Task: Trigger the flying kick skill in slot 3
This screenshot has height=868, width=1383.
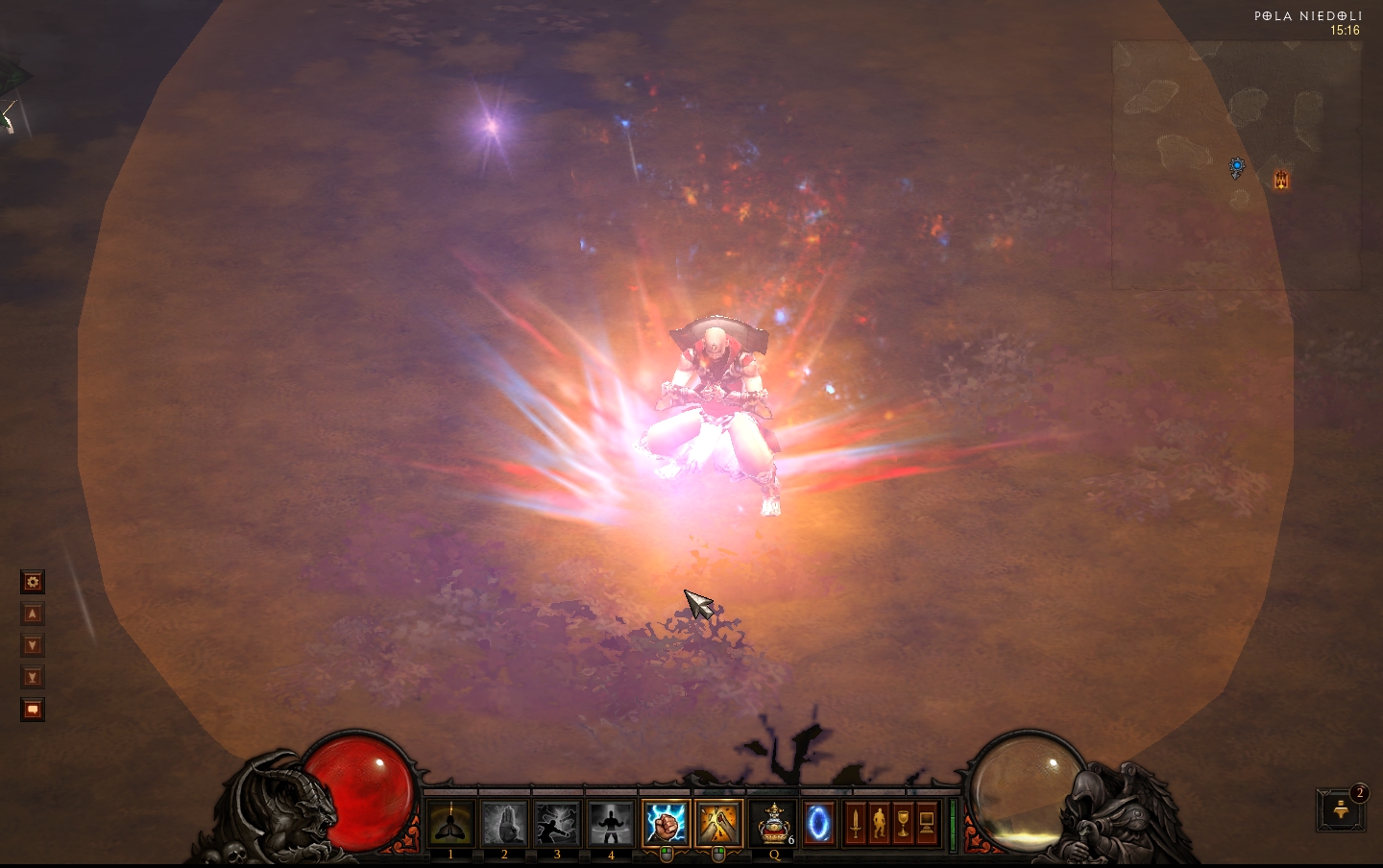Action: click(x=557, y=823)
